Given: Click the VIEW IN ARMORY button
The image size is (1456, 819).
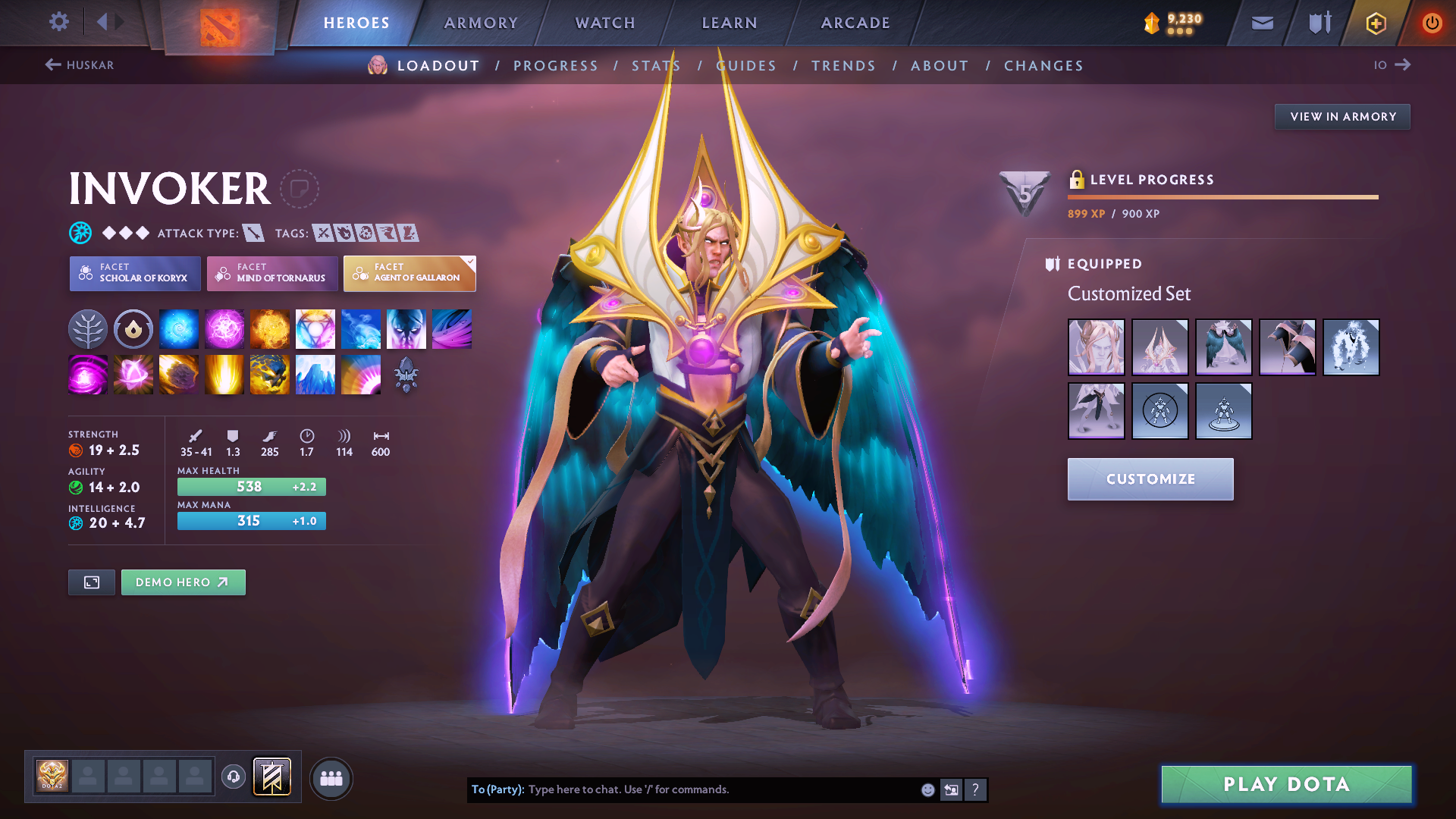Looking at the screenshot, I should [x=1341, y=116].
